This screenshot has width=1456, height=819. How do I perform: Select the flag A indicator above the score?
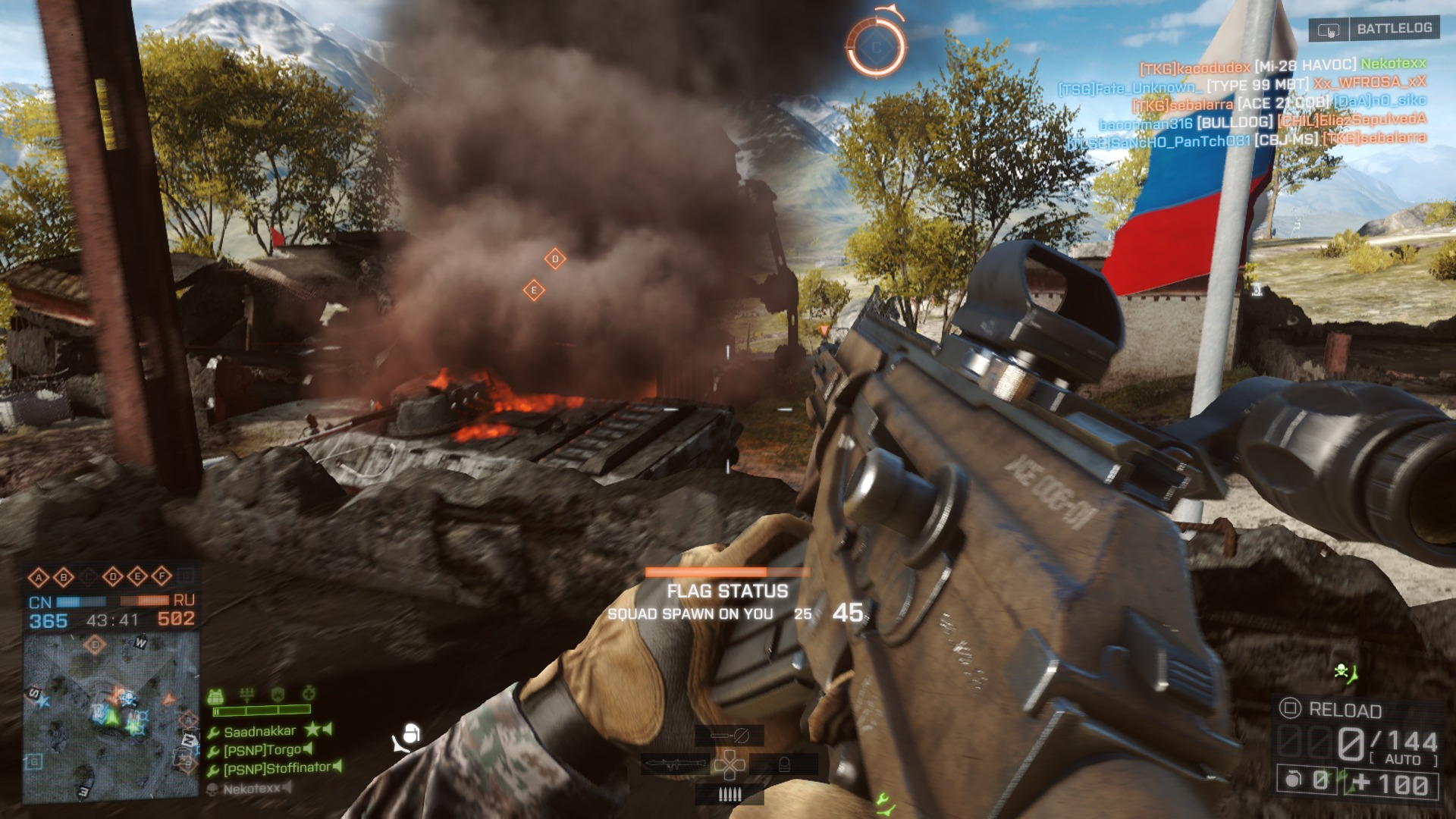(x=38, y=578)
